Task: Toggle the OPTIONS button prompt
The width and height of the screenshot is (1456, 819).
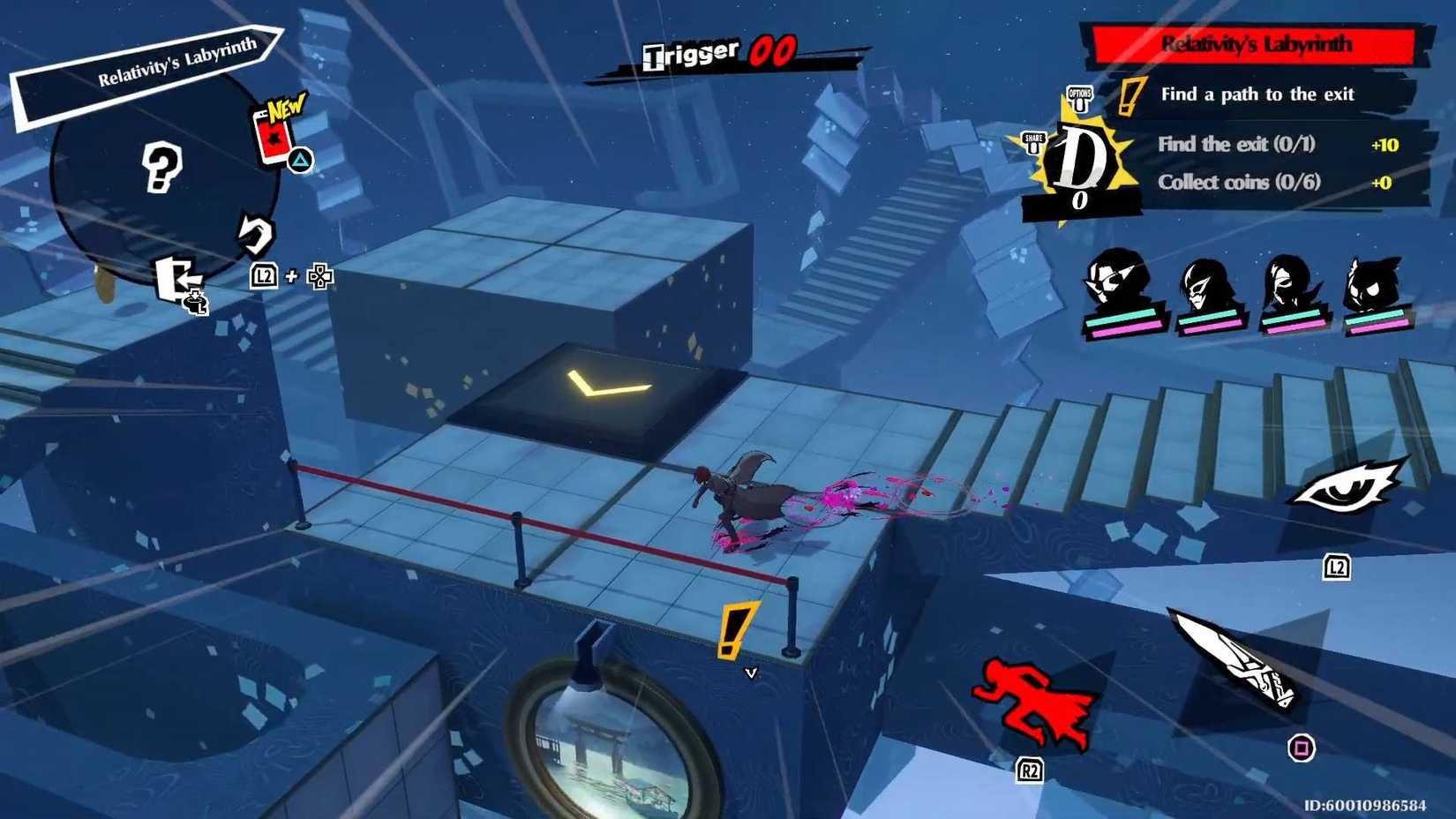Action: [1078, 95]
